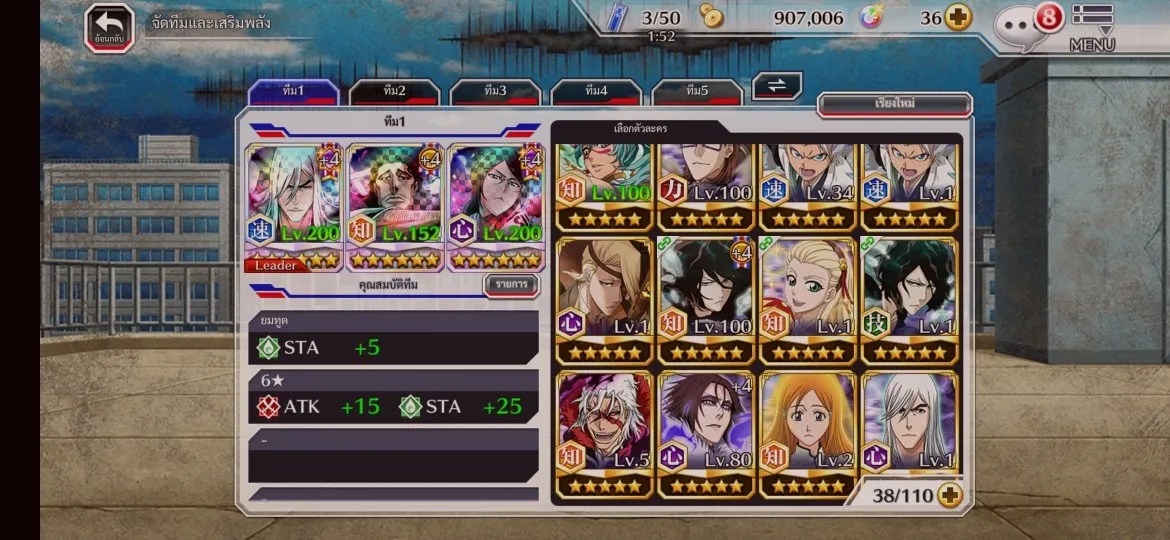Image resolution: width=1170 pixels, height=540 pixels.
Task: Open the เรียงใหม่ sort button
Action: click(894, 104)
